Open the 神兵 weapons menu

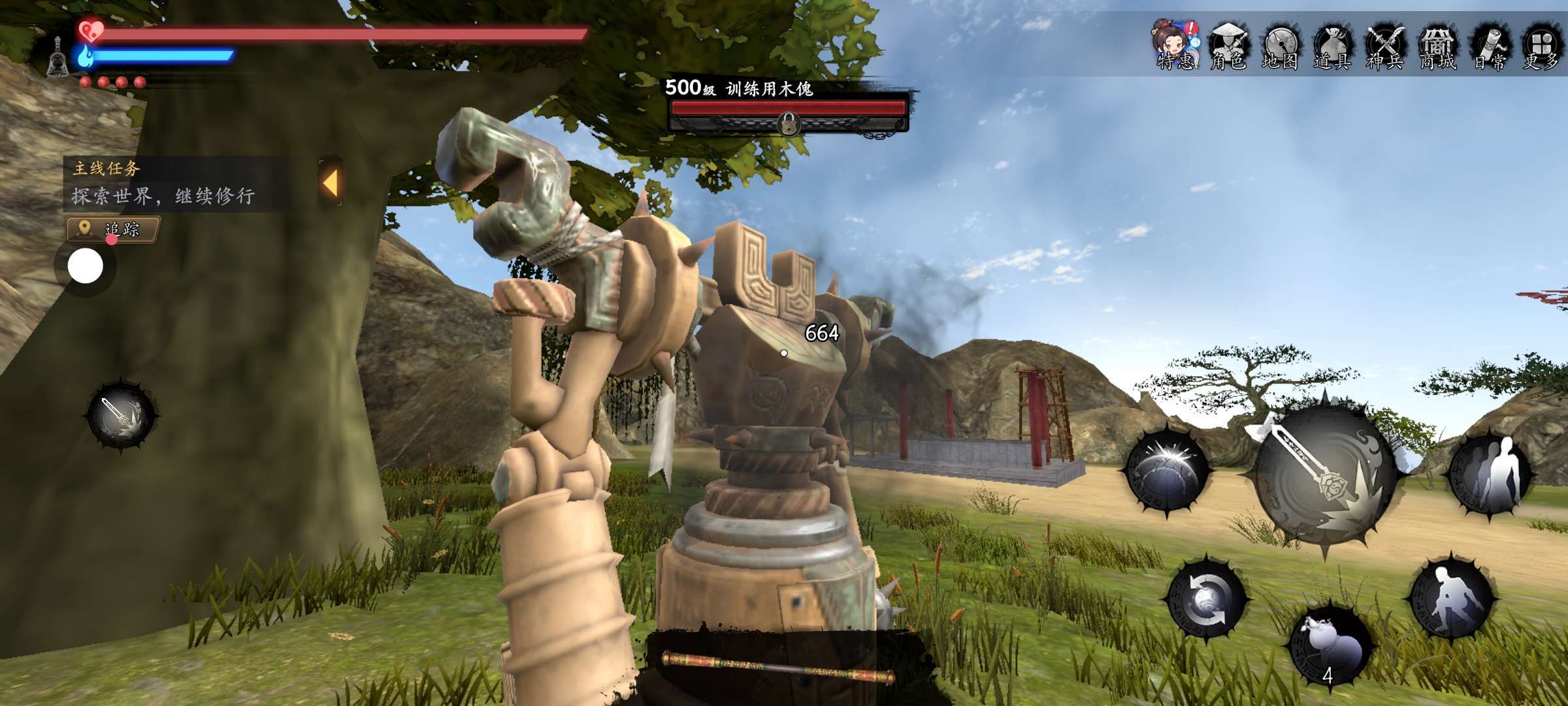[x=1384, y=46]
